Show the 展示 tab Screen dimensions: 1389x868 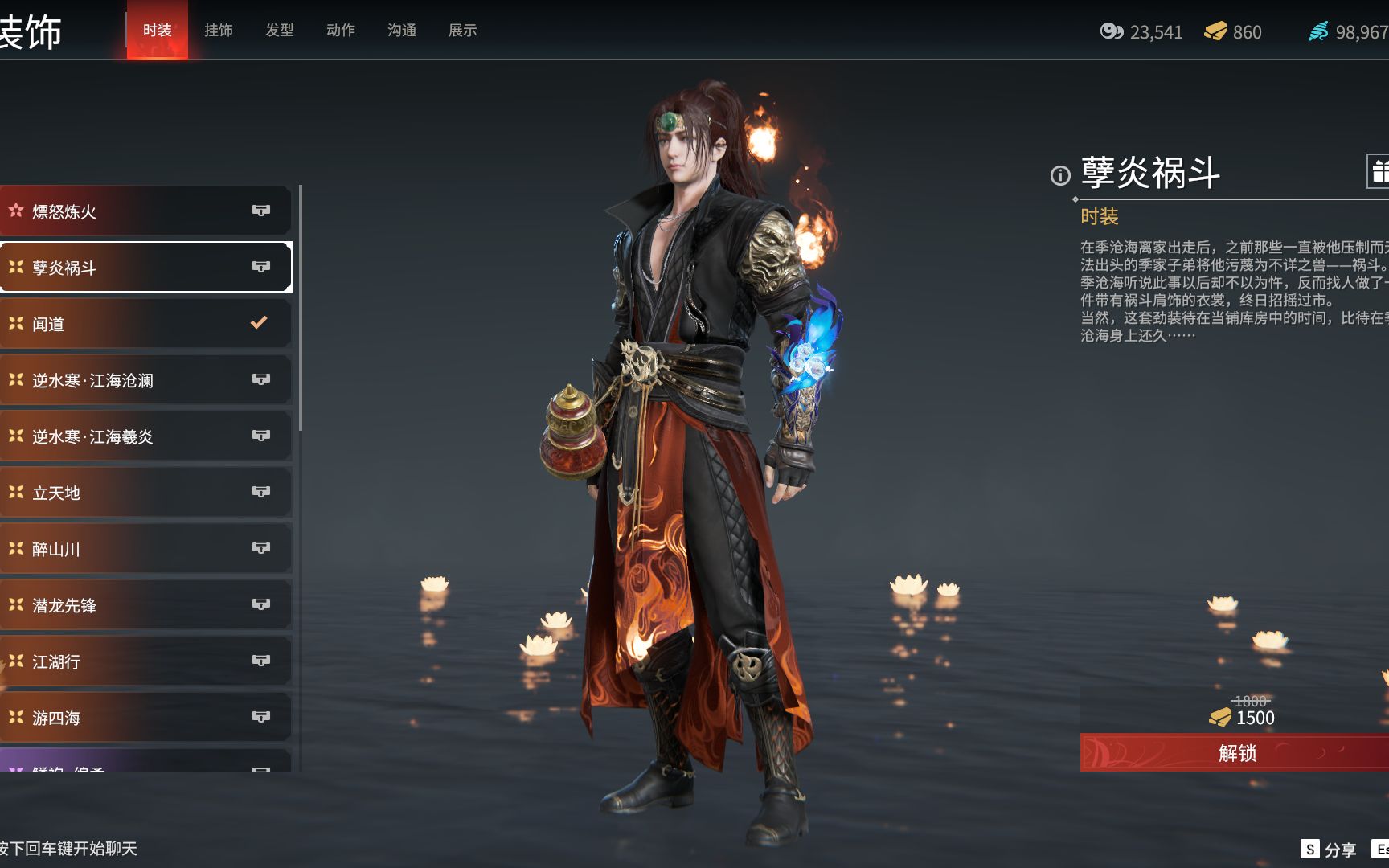pos(462,31)
